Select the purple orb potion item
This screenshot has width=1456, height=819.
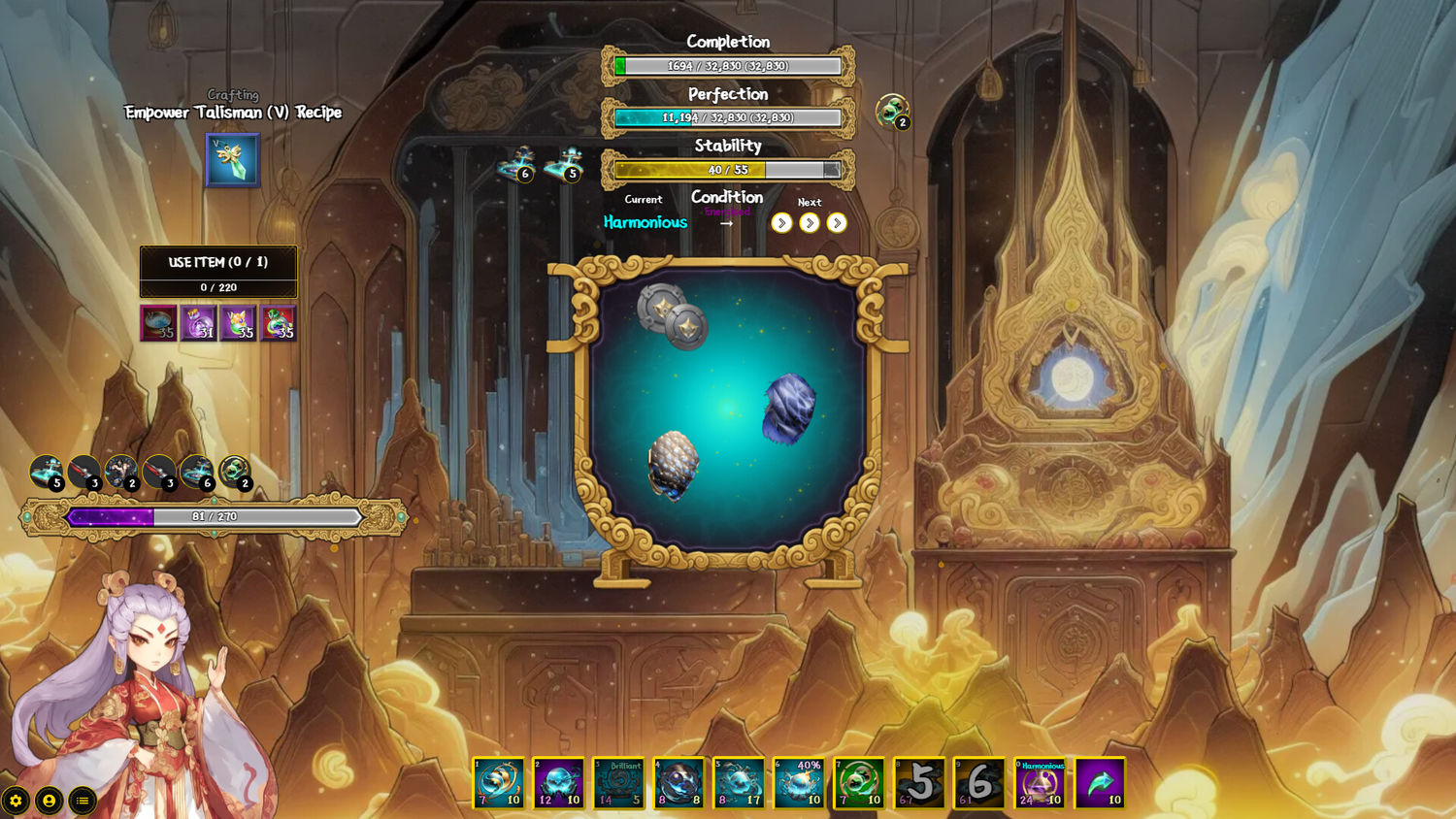click(199, 323)
